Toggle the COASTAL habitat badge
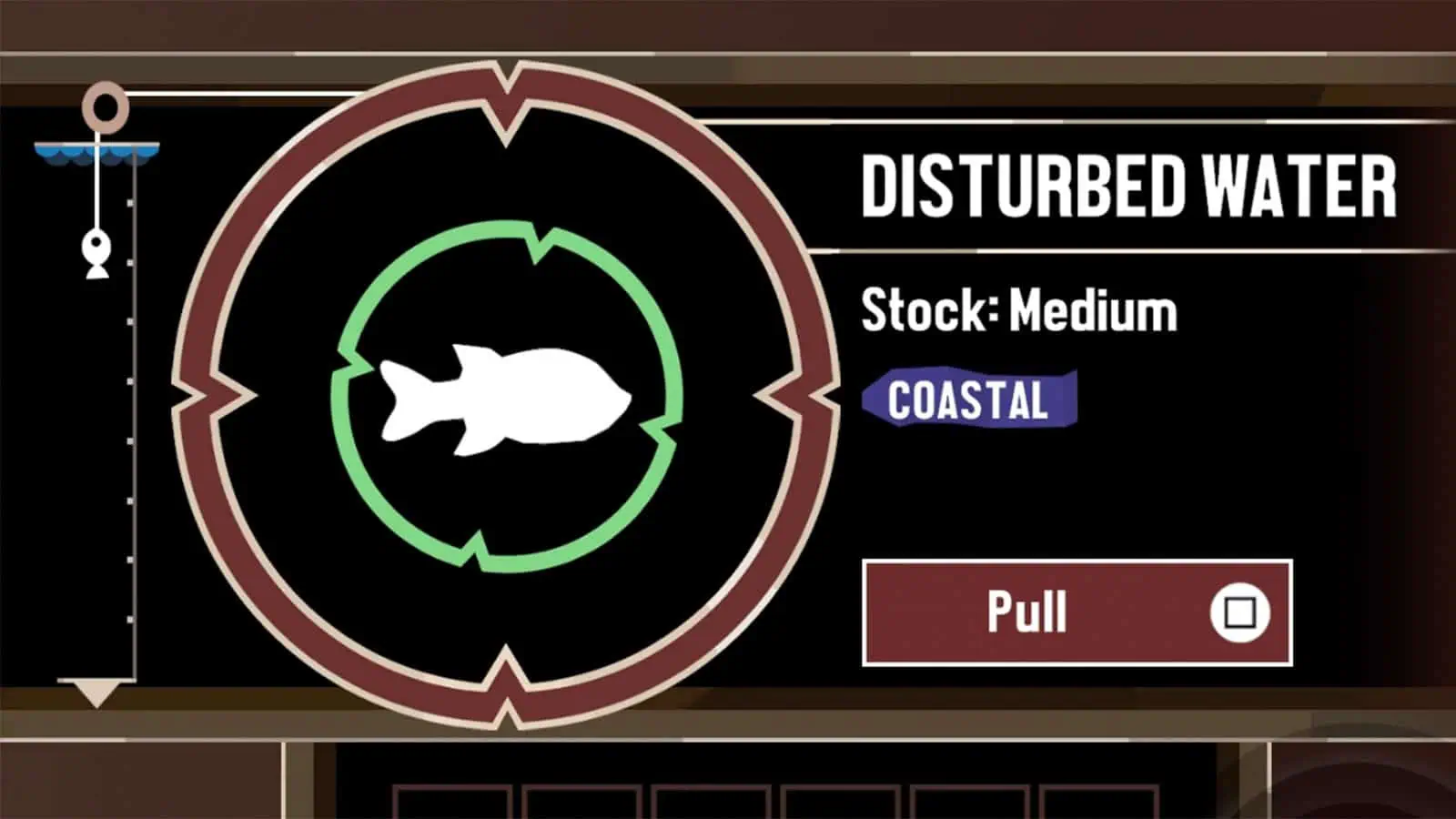 (x=967, y=399)
